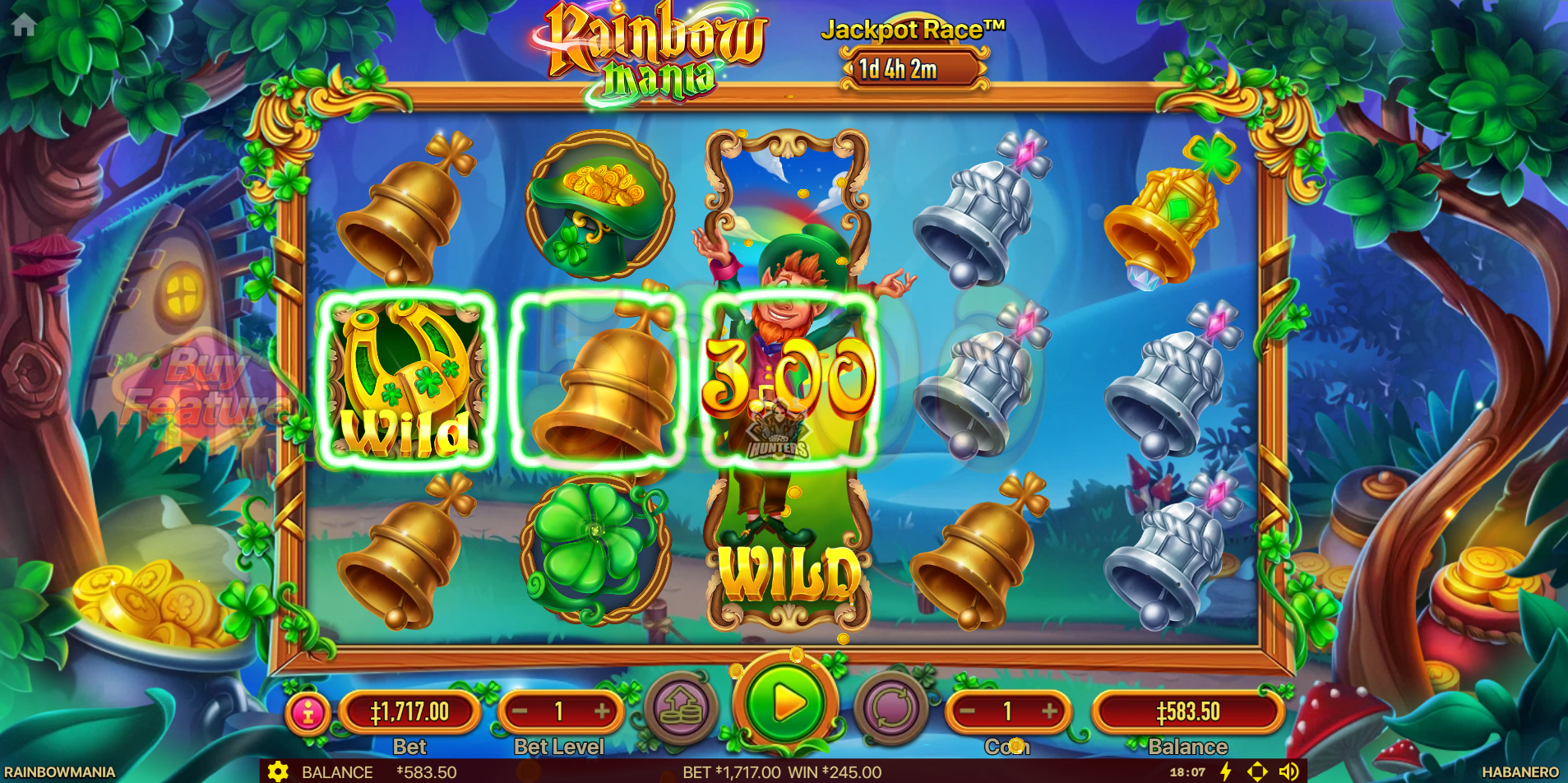Screen dimensions: 1568x783
Task: Increase the Bet Level with plus
Action: point(603,711)
